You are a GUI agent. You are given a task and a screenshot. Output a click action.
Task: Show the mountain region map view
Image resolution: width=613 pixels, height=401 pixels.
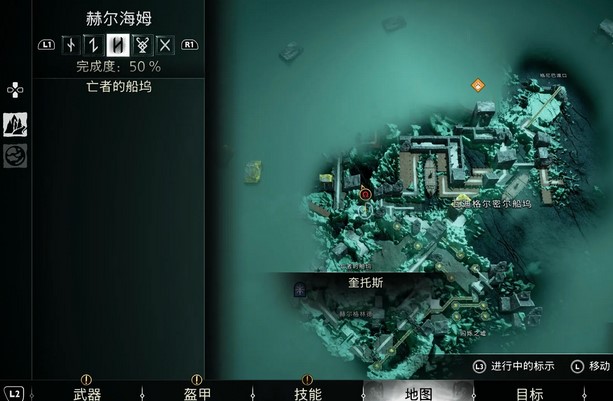click(15, 124)
